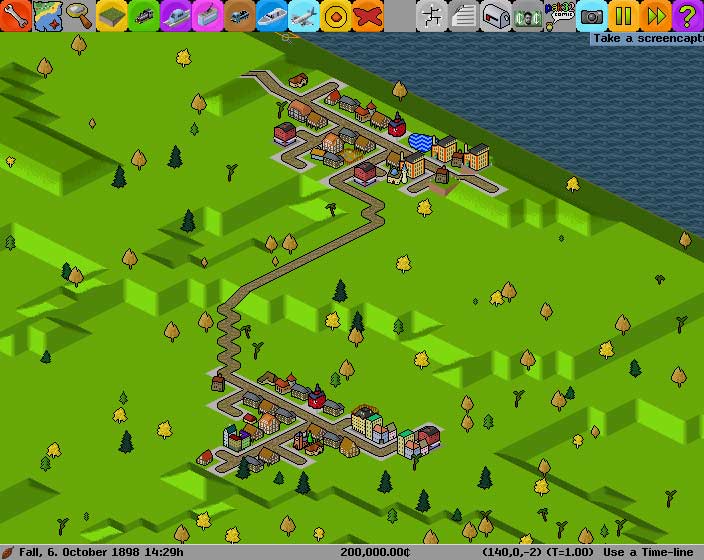This screenshot has height=560, width=704.
Task: Open the wrench options menu
Action: click(15, 15)
